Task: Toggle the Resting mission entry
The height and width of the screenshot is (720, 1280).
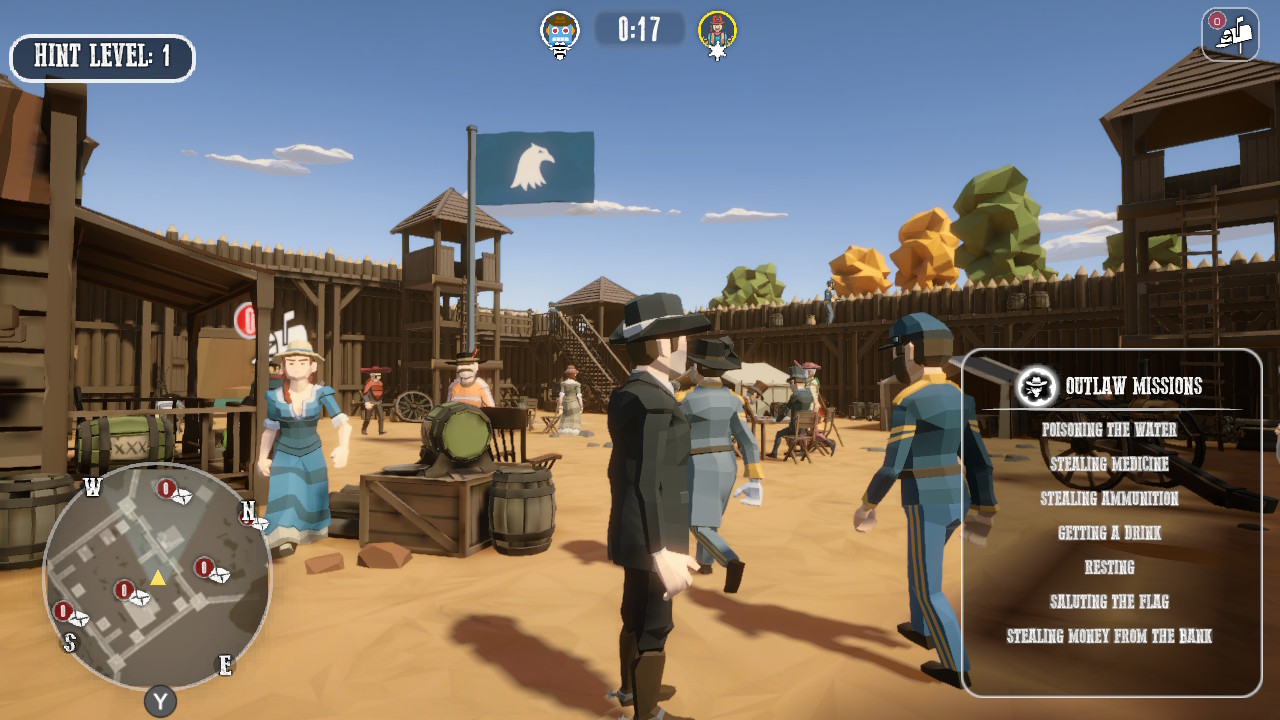Action: (x=1110, y=567)
